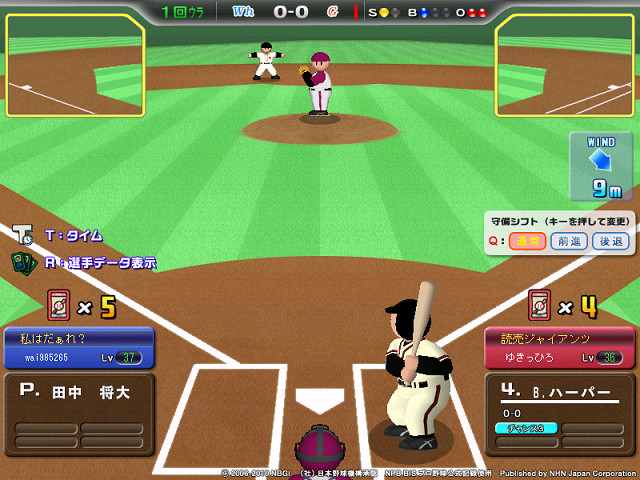Open pitcher 田中 将大 info panel
Viewport: 640px width, 480px height.
click(x=78, y=414)
